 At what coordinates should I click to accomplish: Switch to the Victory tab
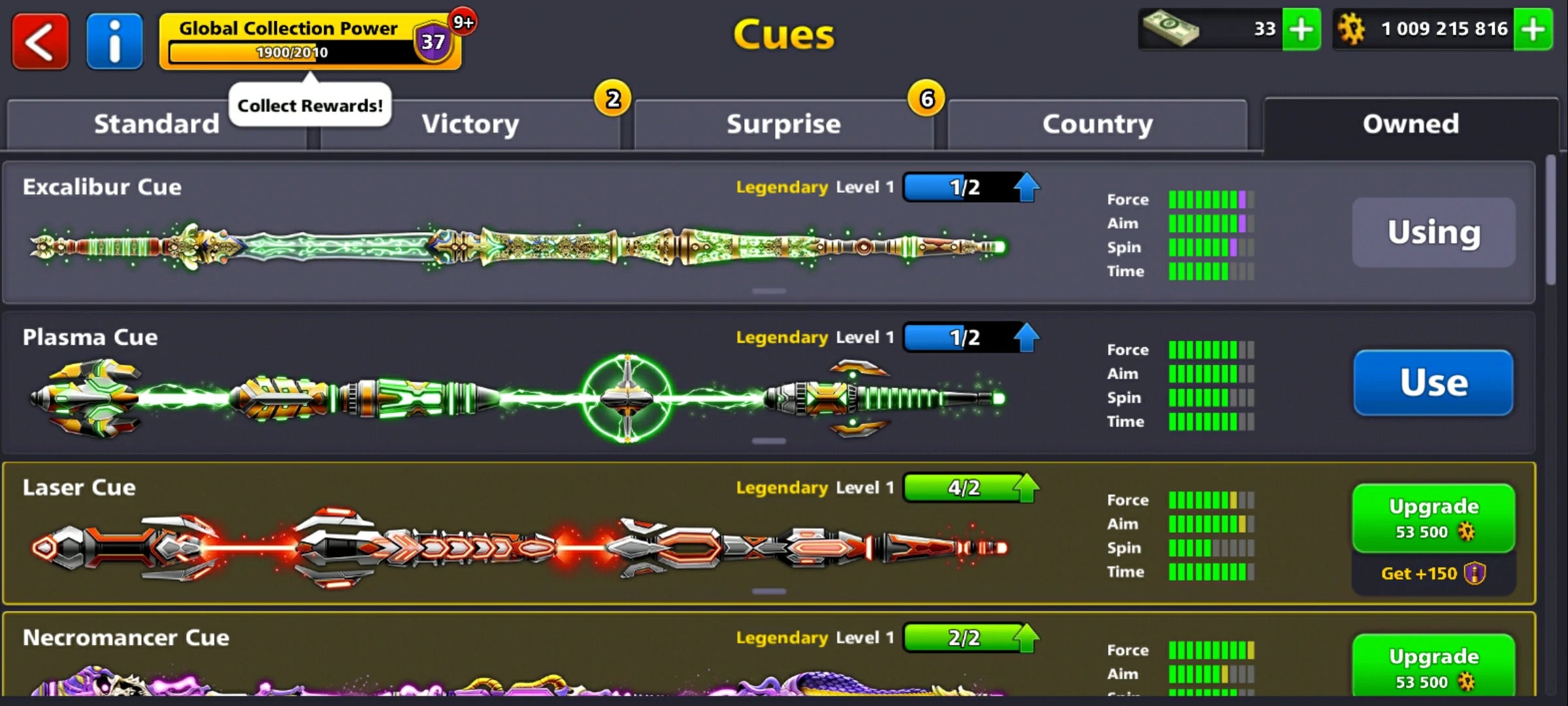tap(470, 124)
